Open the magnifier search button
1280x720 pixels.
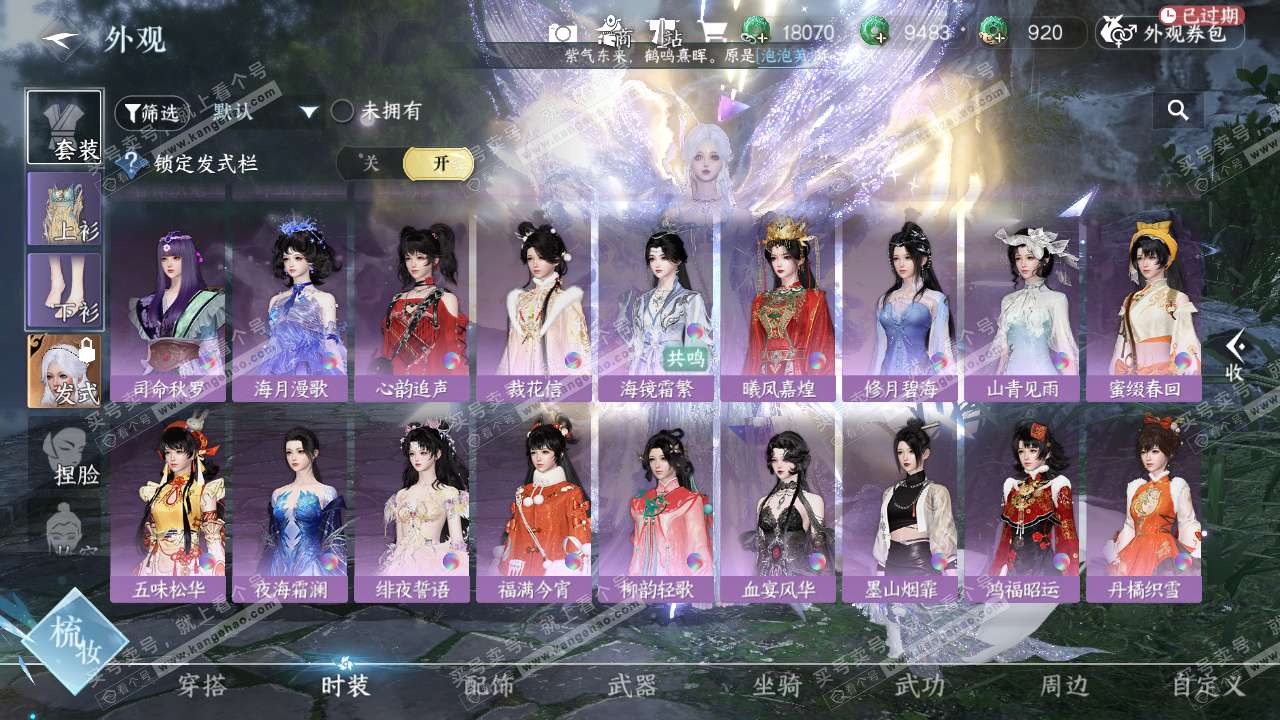pyautogui.click(x=1178, y=111)
